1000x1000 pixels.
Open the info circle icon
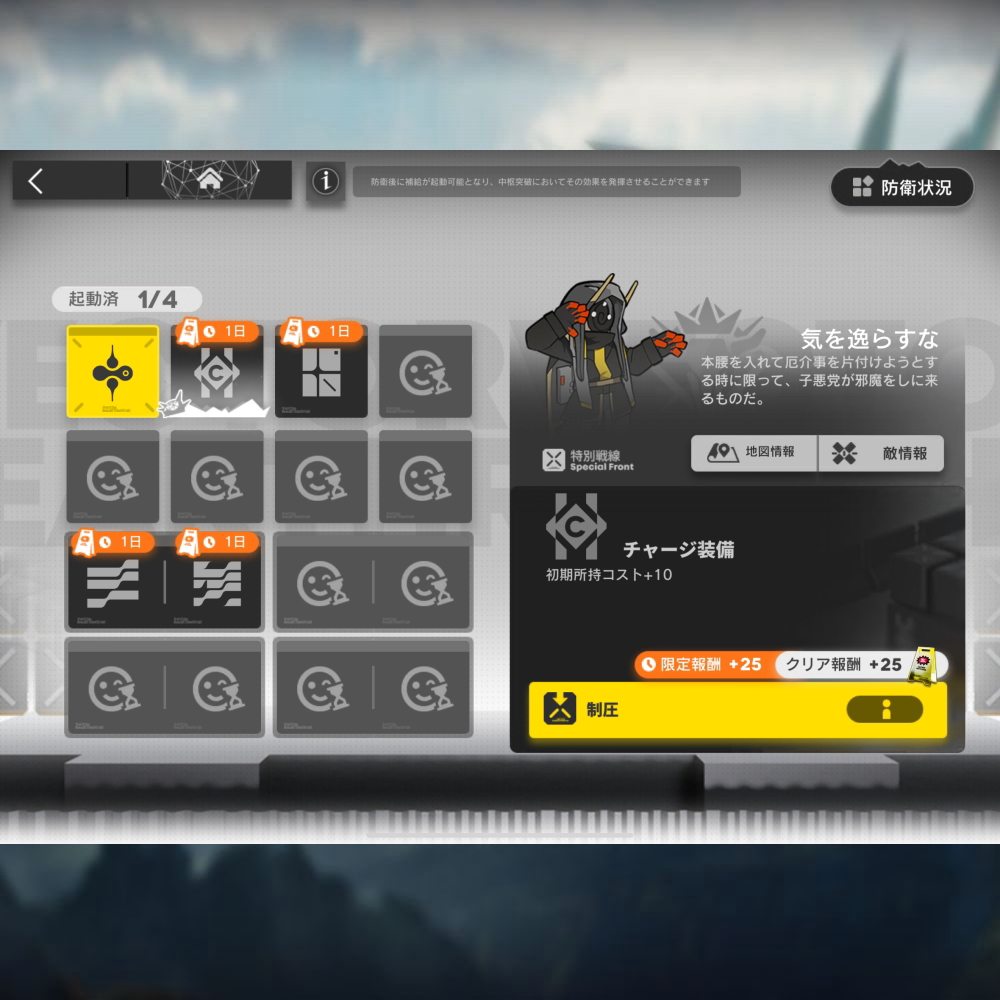click(325, 181)
